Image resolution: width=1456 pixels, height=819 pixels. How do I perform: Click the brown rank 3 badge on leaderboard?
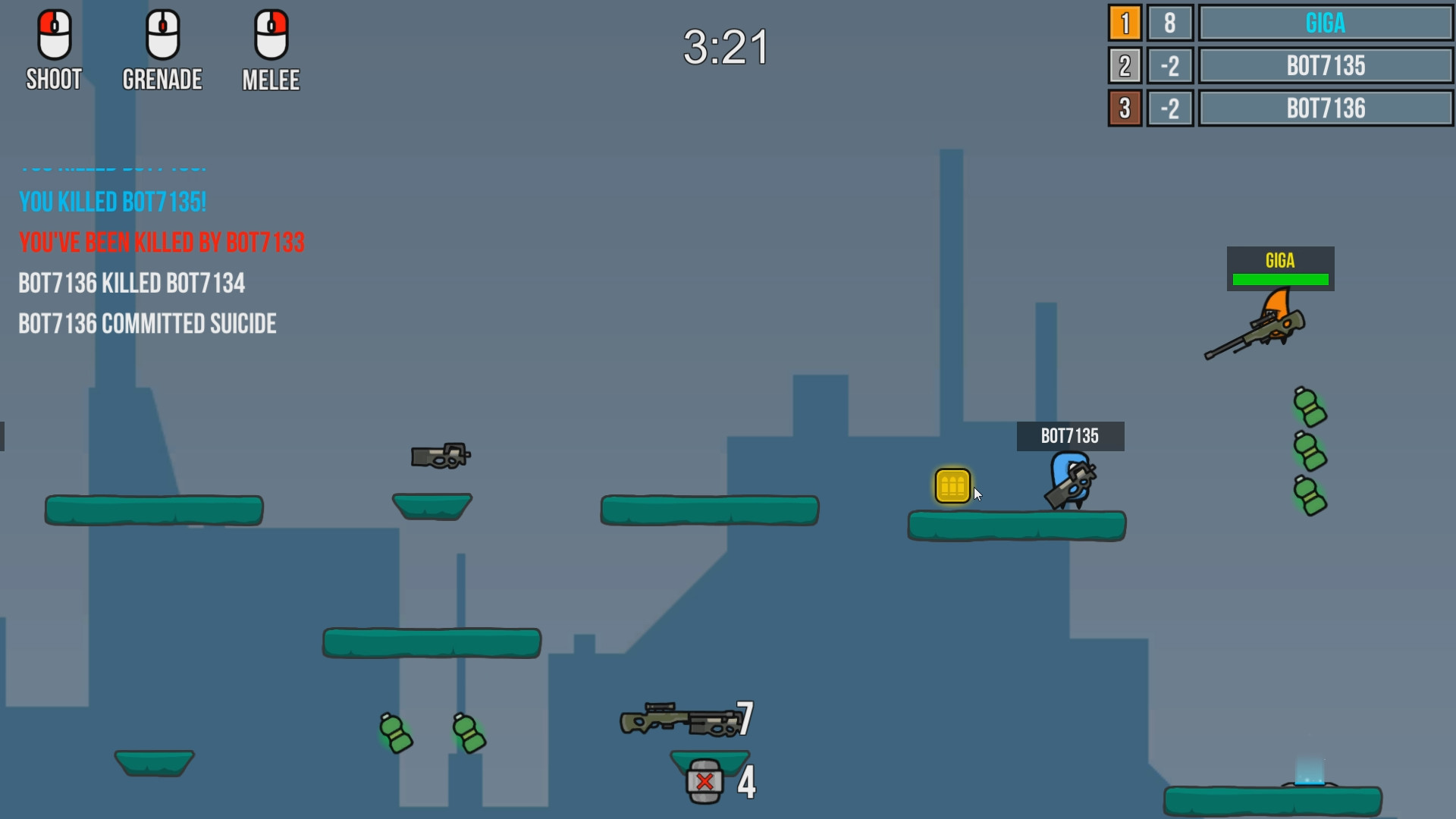click(x=1125, y=108)
